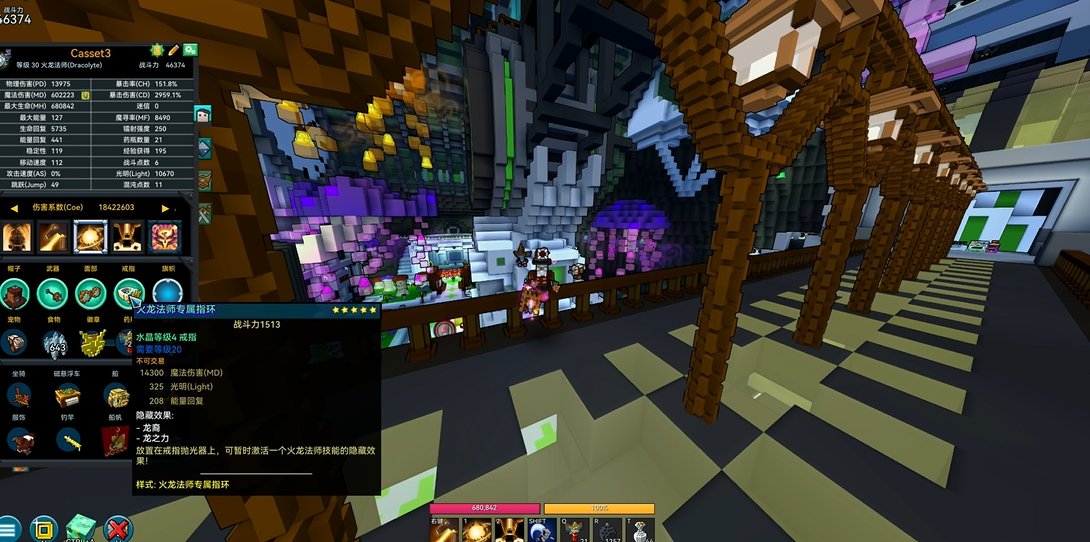
Task: Switch to the character face side tab
Action: tap(203, 115)
